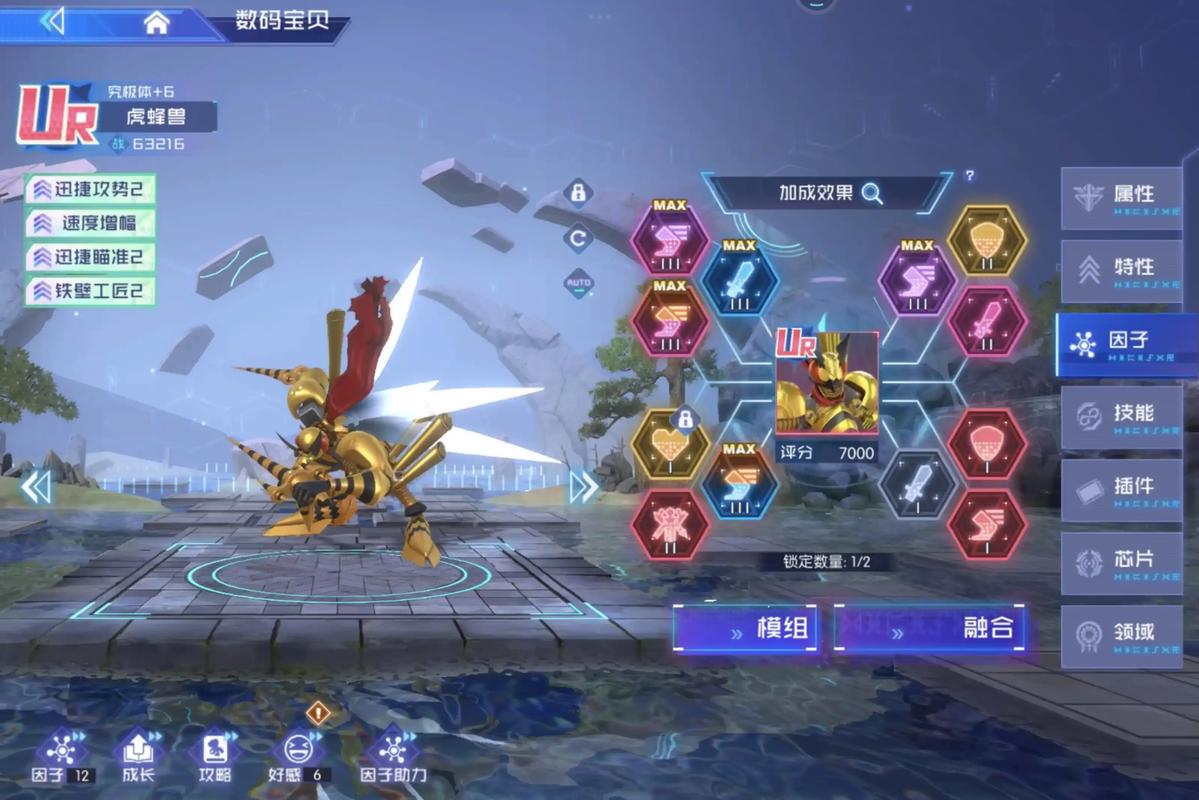This screenshot has width=1199, height=800.
Task: Select the locked heart factor slot
Action: (x=670, y=446)
